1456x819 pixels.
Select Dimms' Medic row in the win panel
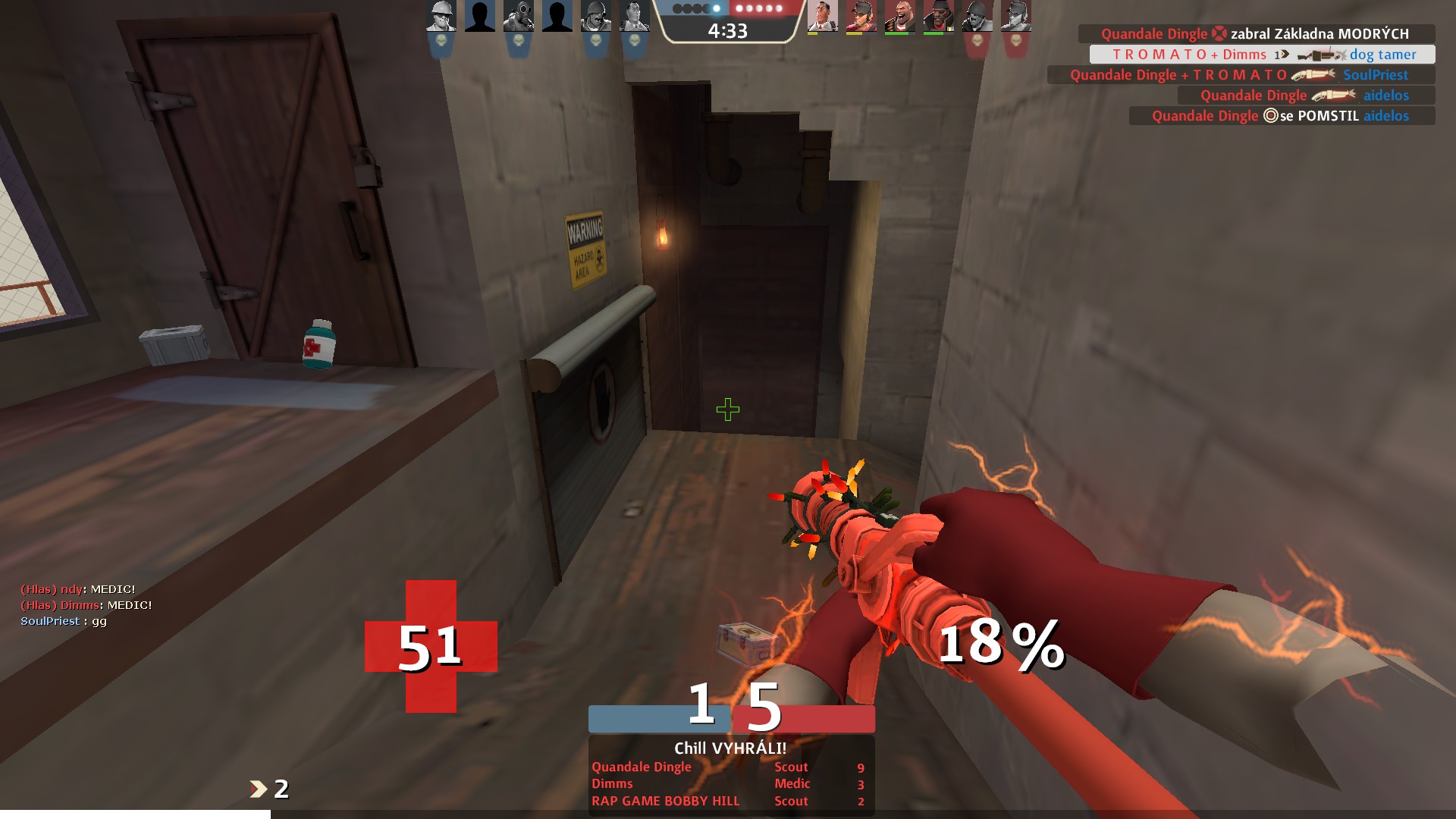tap(728, 783)
